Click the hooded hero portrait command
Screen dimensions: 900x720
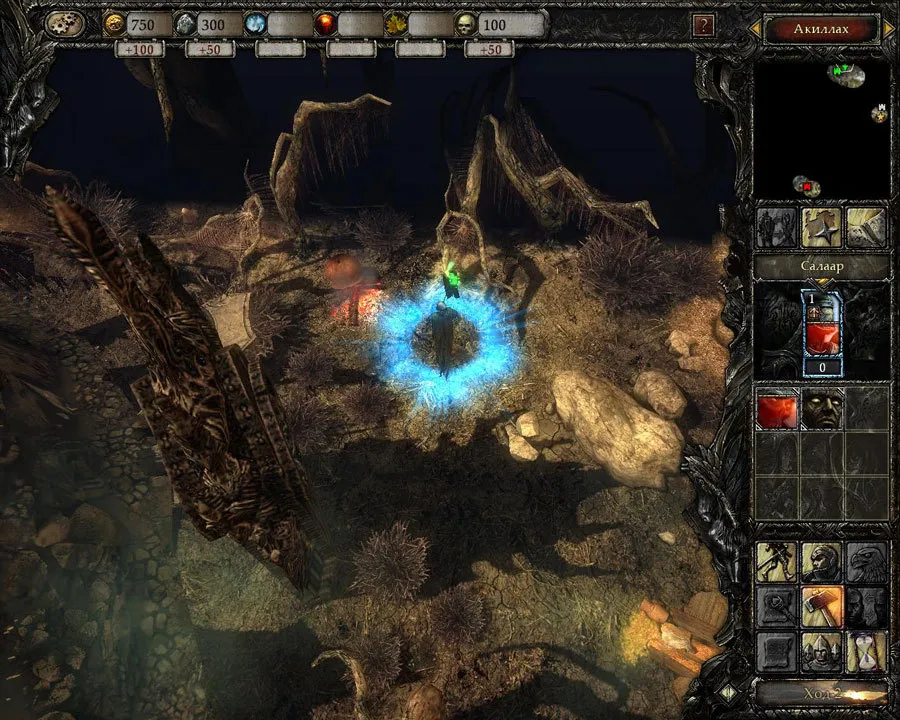[821, 563]
